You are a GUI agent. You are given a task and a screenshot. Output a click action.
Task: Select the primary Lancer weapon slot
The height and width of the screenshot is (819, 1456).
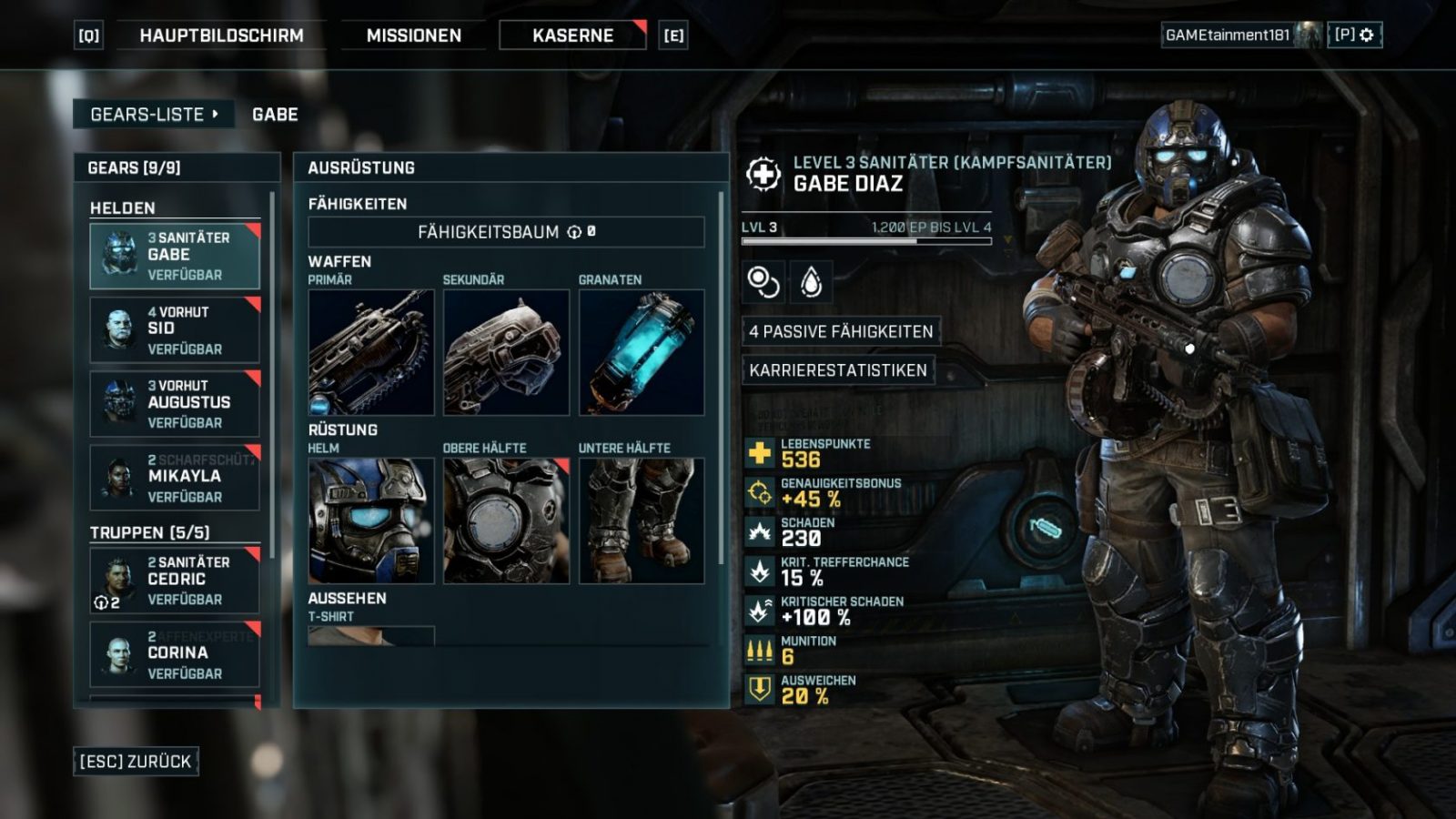[371, 352]
